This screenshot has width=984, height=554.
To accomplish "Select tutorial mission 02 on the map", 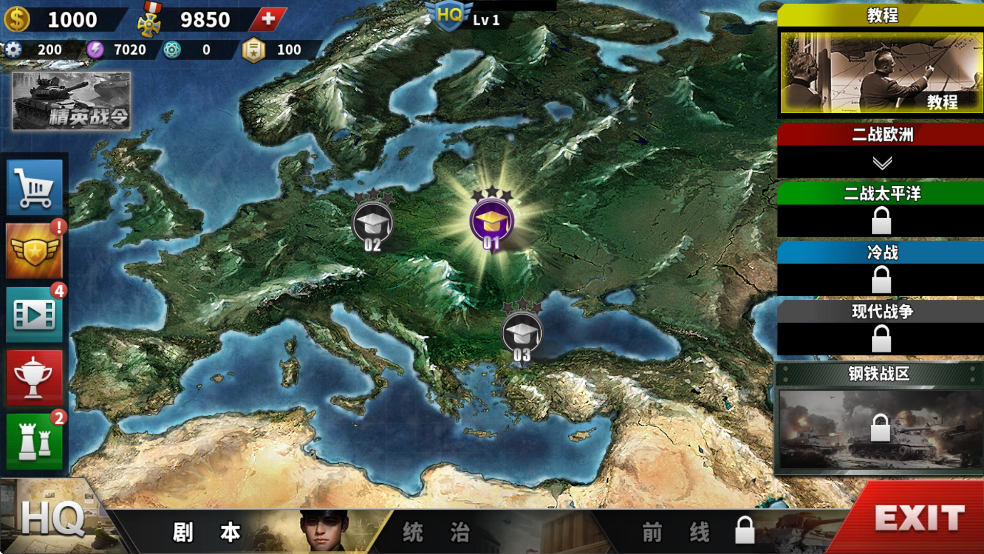I will point(372,222).
